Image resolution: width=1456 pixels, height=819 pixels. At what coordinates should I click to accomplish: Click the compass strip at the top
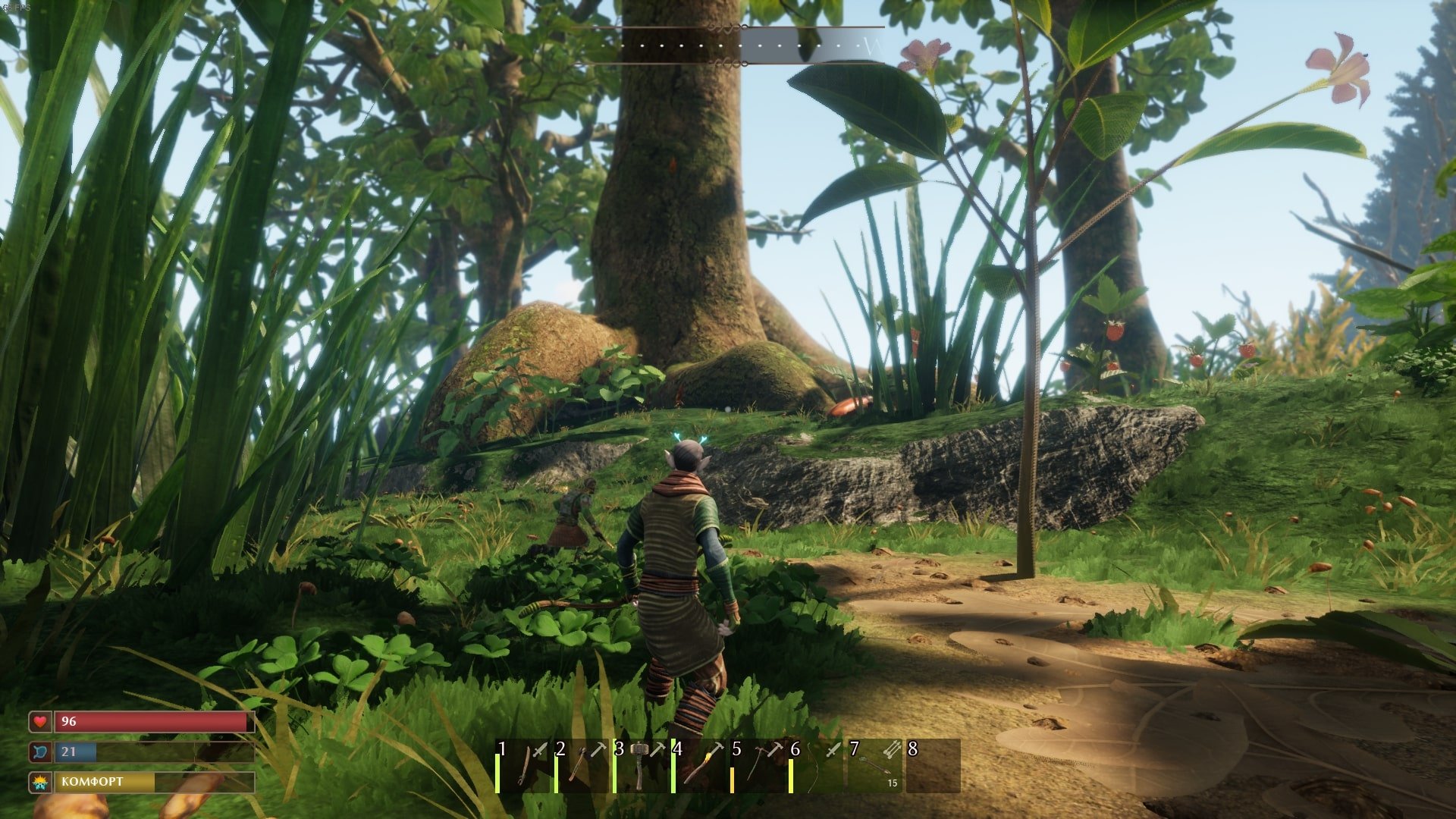pos(728,45)
